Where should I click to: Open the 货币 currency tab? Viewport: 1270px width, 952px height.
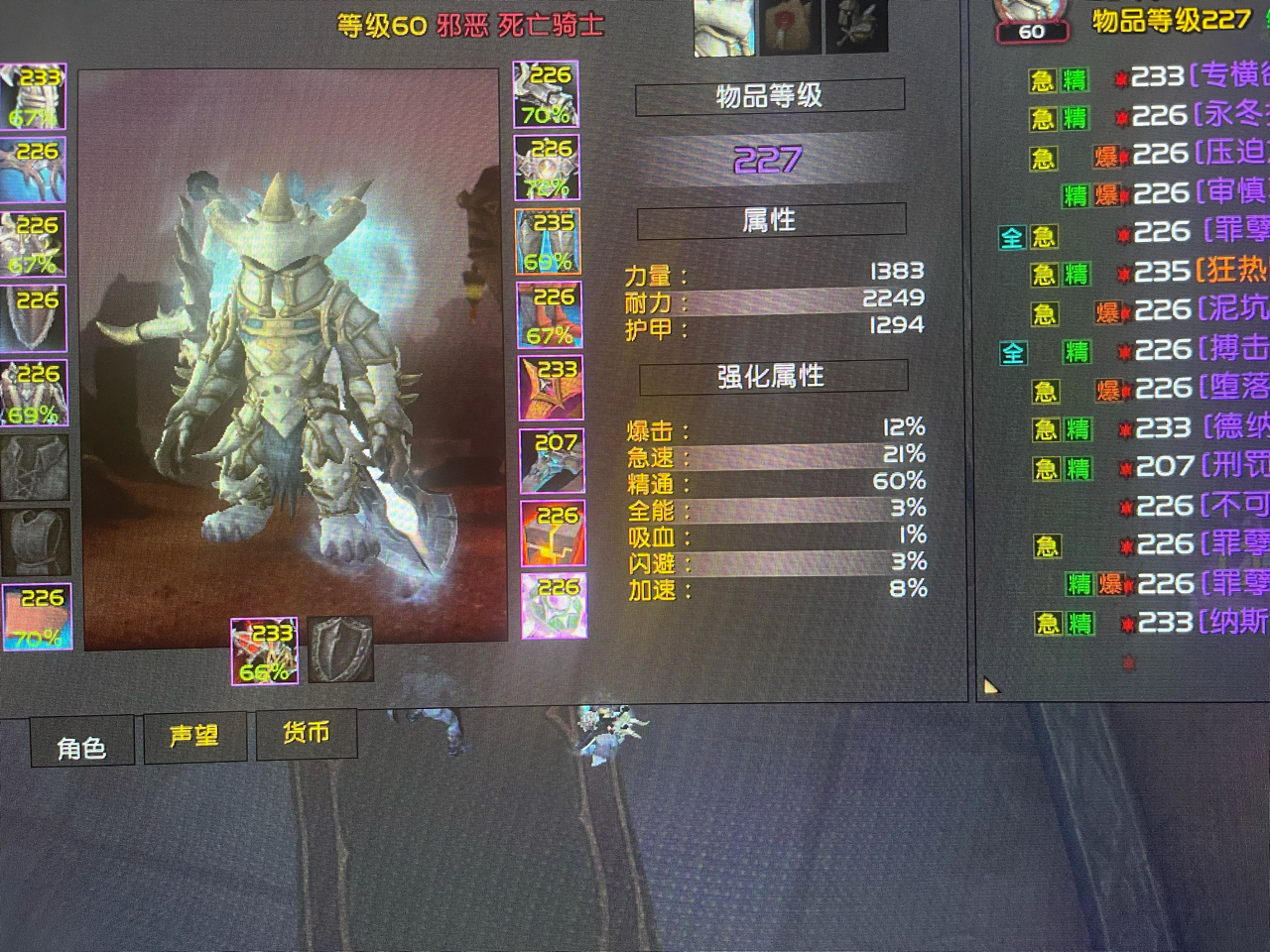pos(307,734)
